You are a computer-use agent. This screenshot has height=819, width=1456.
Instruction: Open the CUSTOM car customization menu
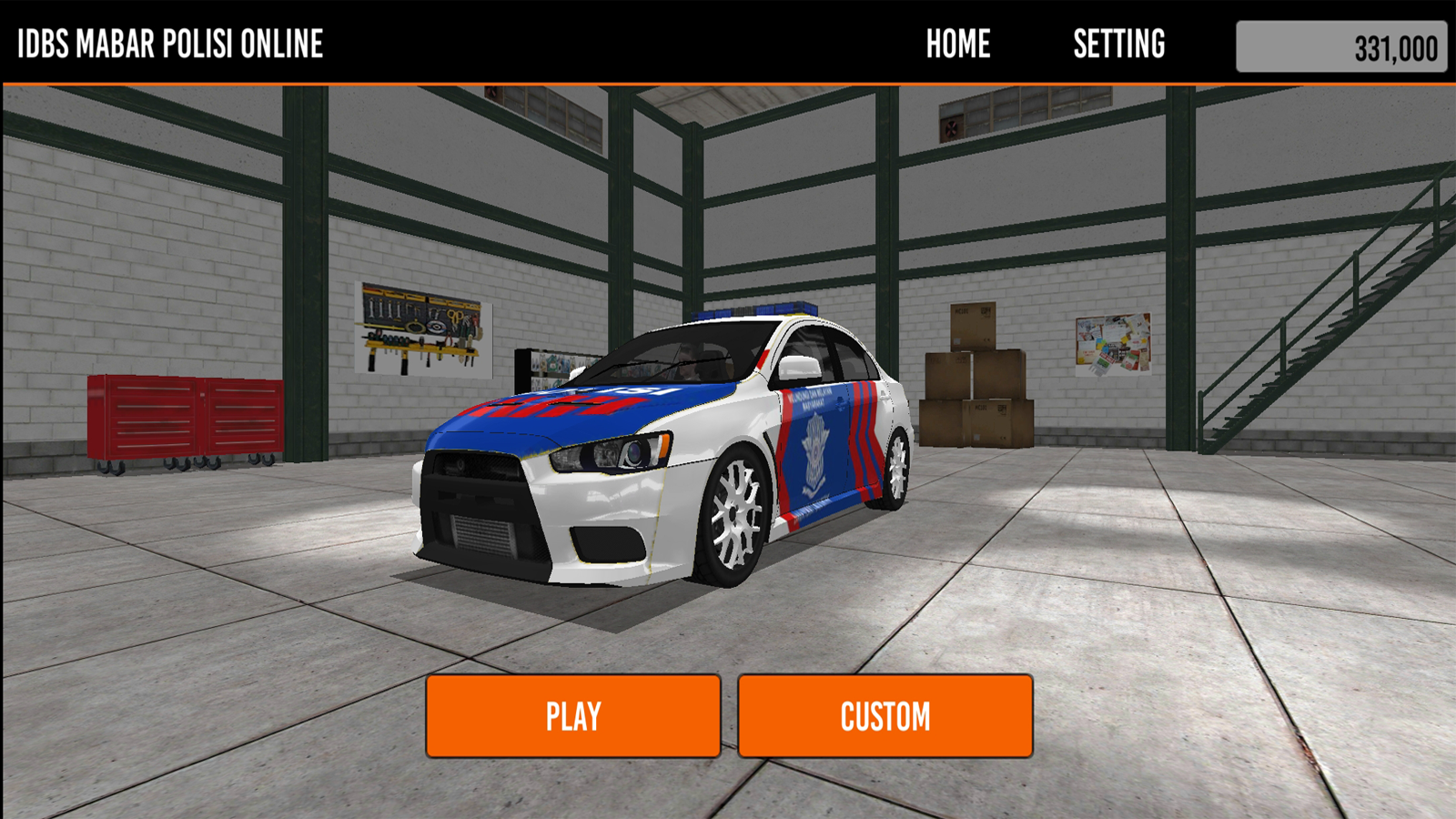pyautogui.click(x=885, y=716)
